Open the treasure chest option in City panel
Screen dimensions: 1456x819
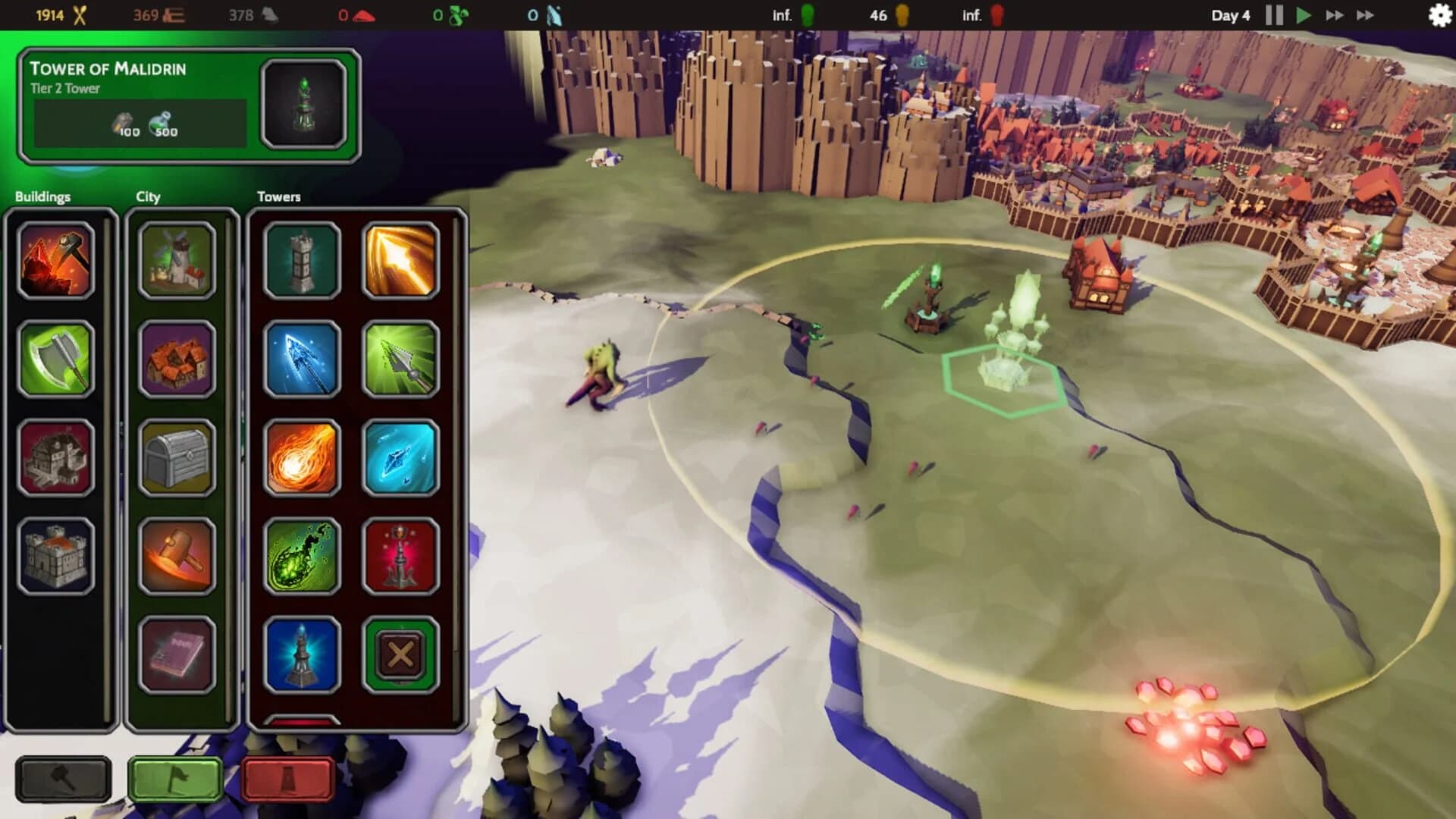coord(176,456)
